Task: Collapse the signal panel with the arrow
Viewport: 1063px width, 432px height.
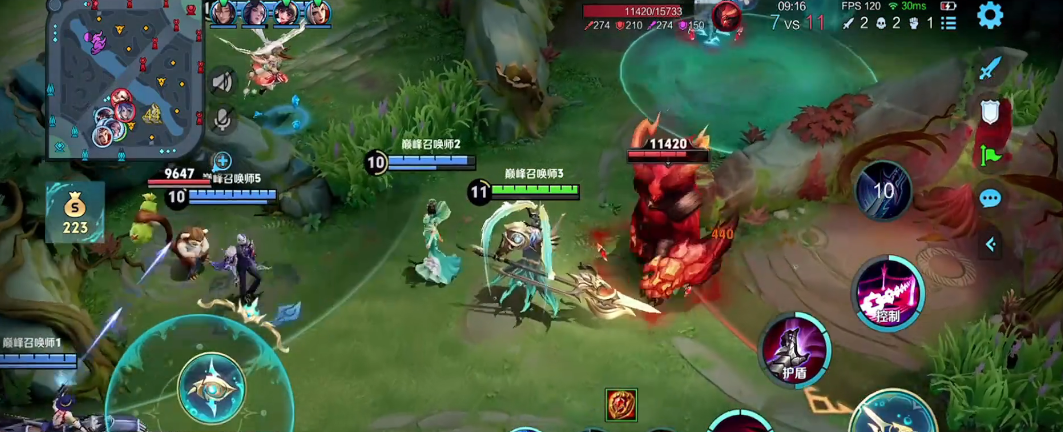Action: click(991, 244)
